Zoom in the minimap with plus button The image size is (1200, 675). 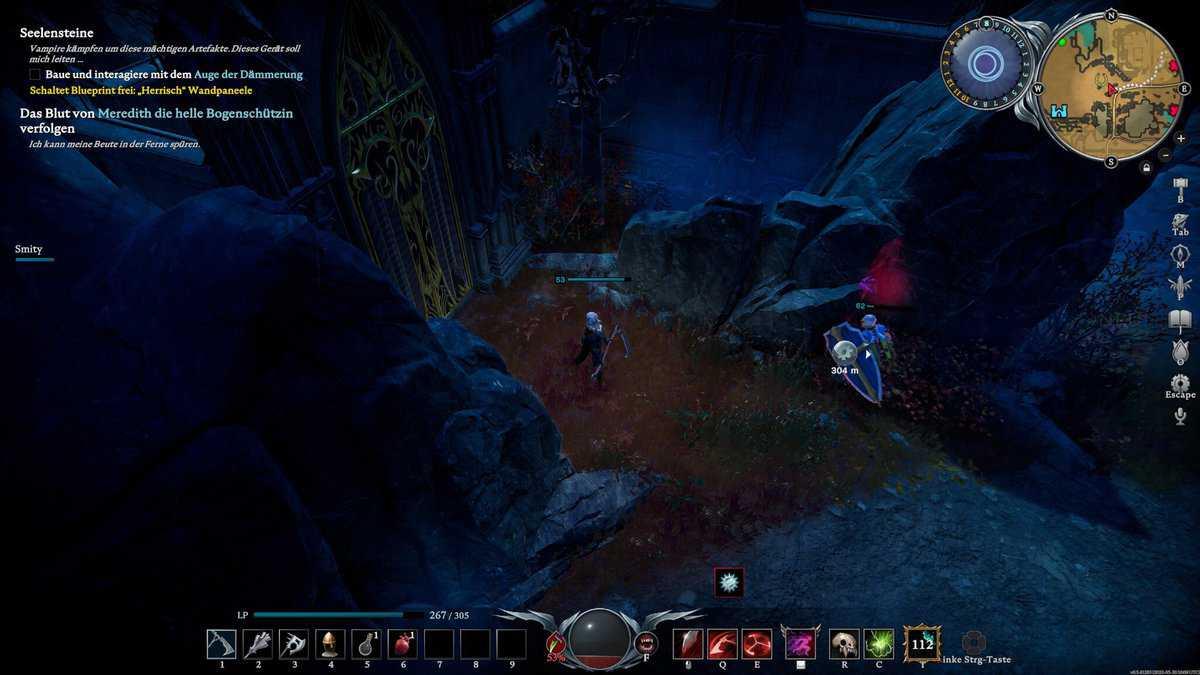[x=1166, y=137]
